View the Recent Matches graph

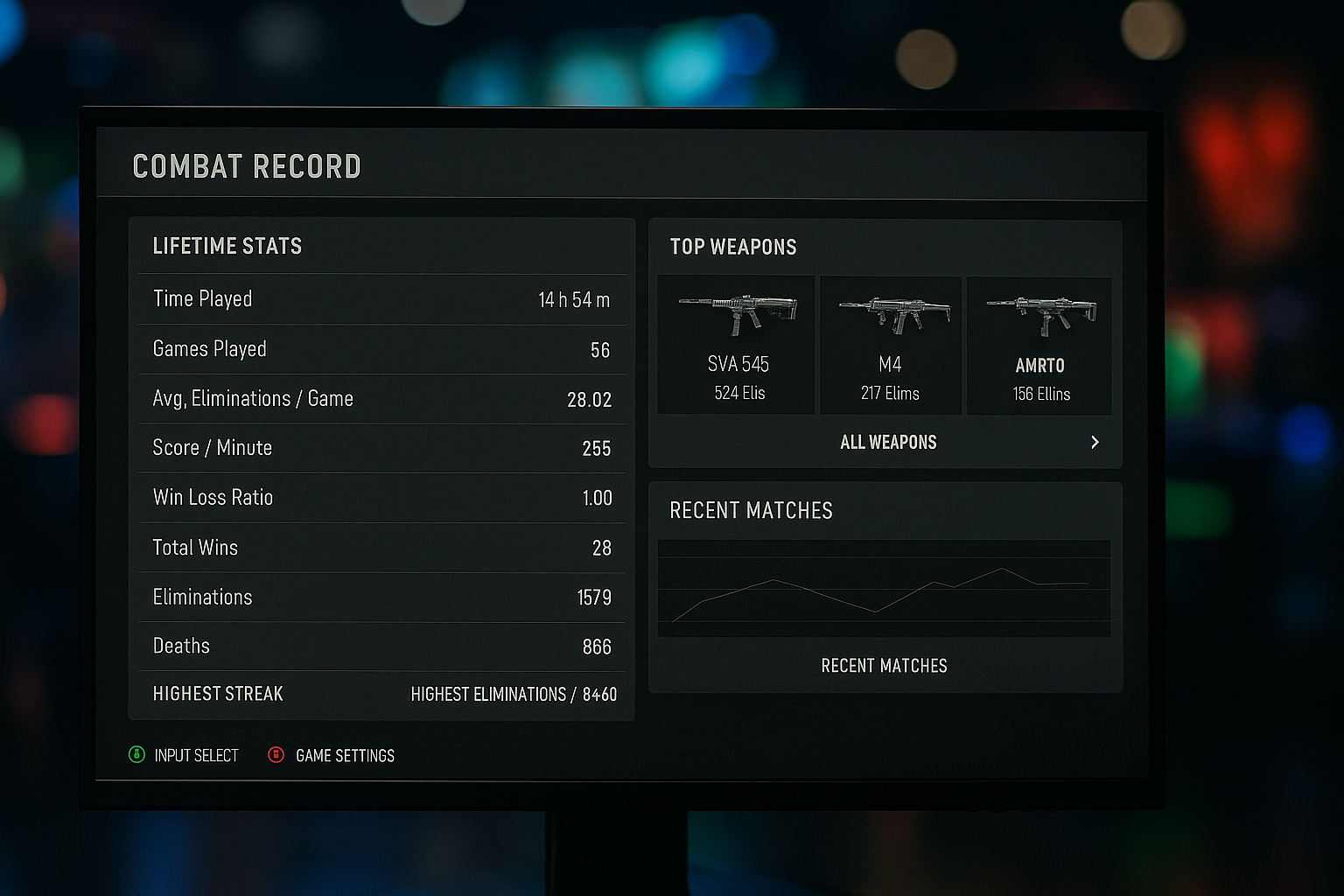(884, 588)
